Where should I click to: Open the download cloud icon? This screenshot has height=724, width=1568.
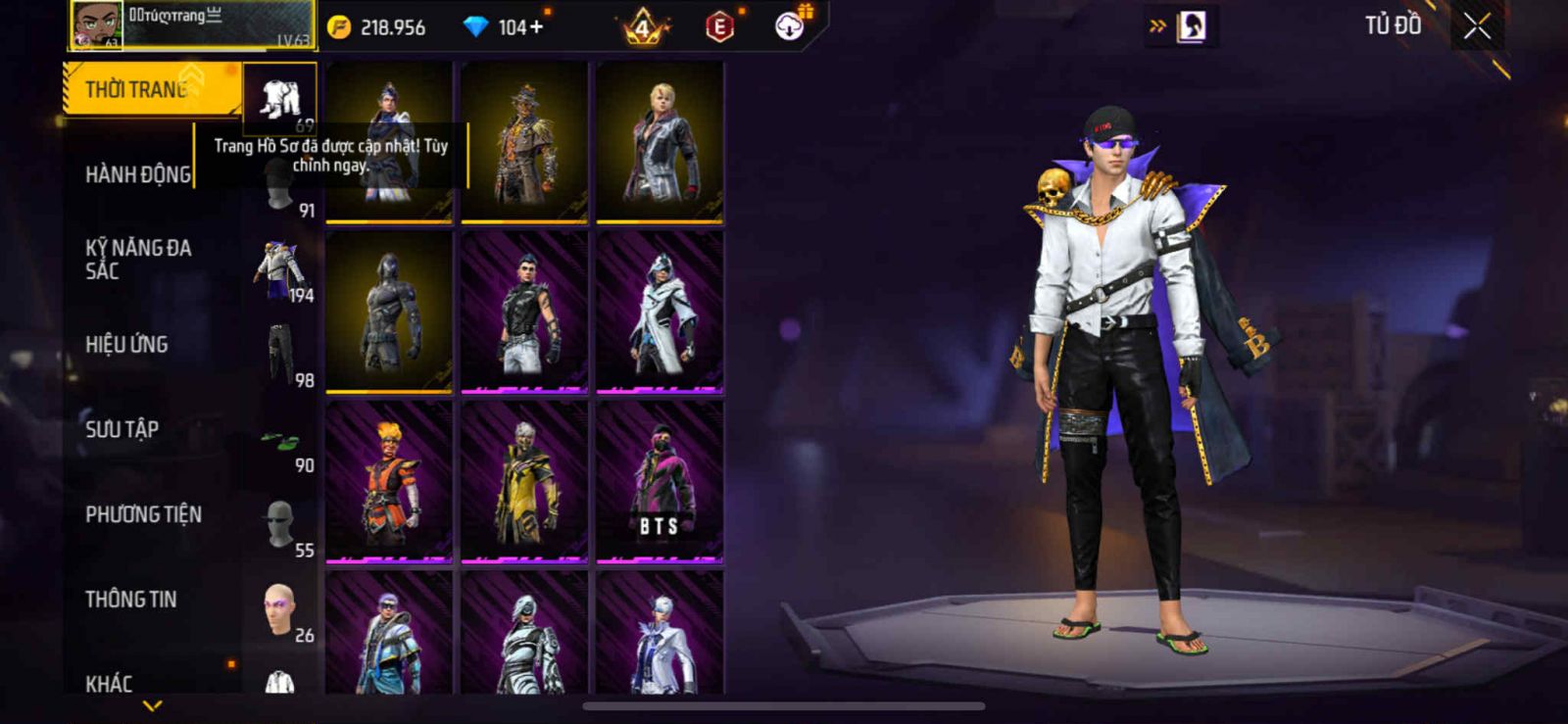coord(789,26)
